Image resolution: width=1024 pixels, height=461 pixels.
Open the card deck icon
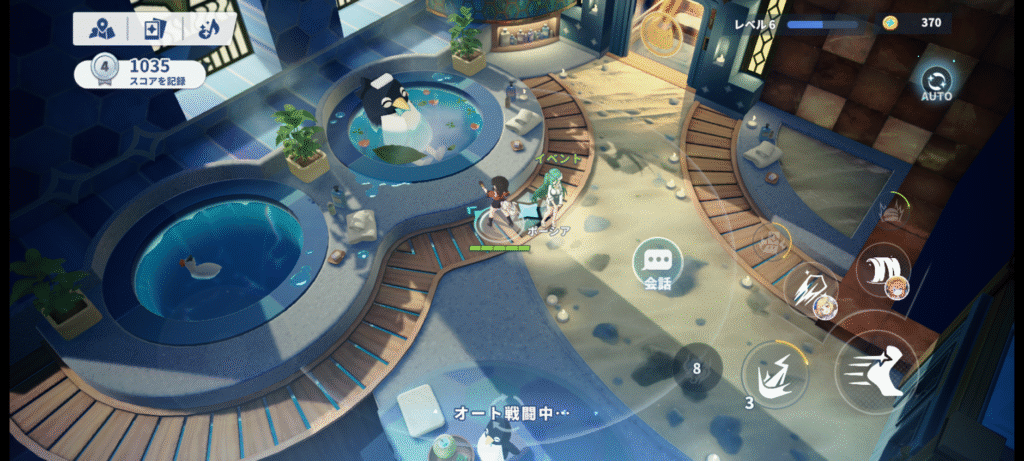(155, 29)
